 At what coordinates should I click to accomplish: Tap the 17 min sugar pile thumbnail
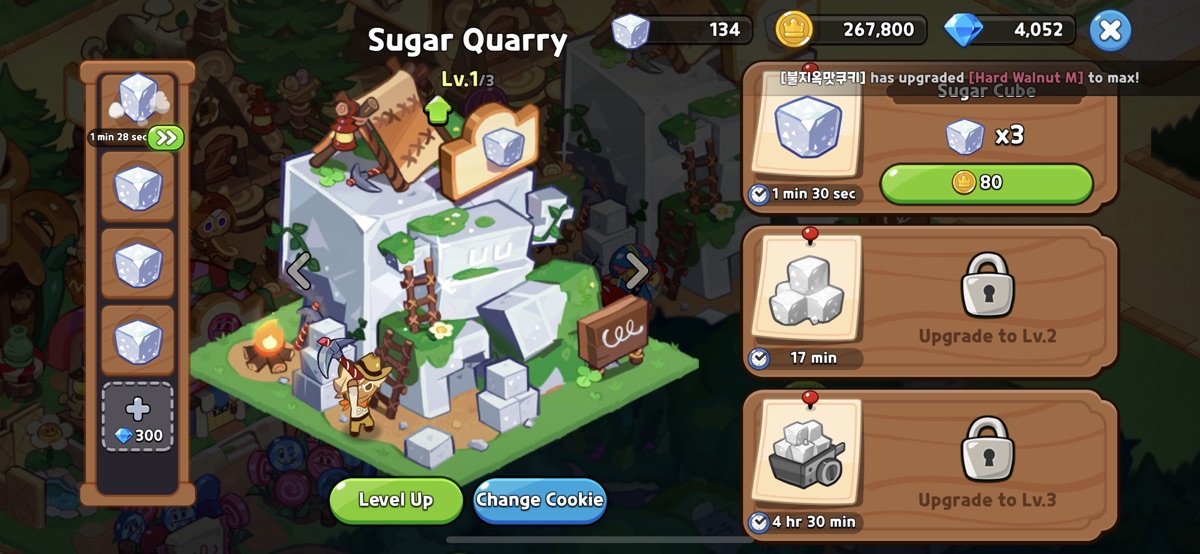pyautogui.click(x=807, y=291)
